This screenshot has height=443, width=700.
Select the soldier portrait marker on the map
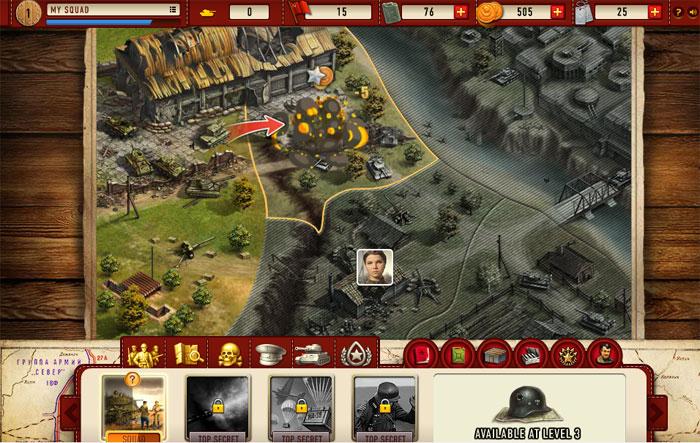click(x=375, y=266)
